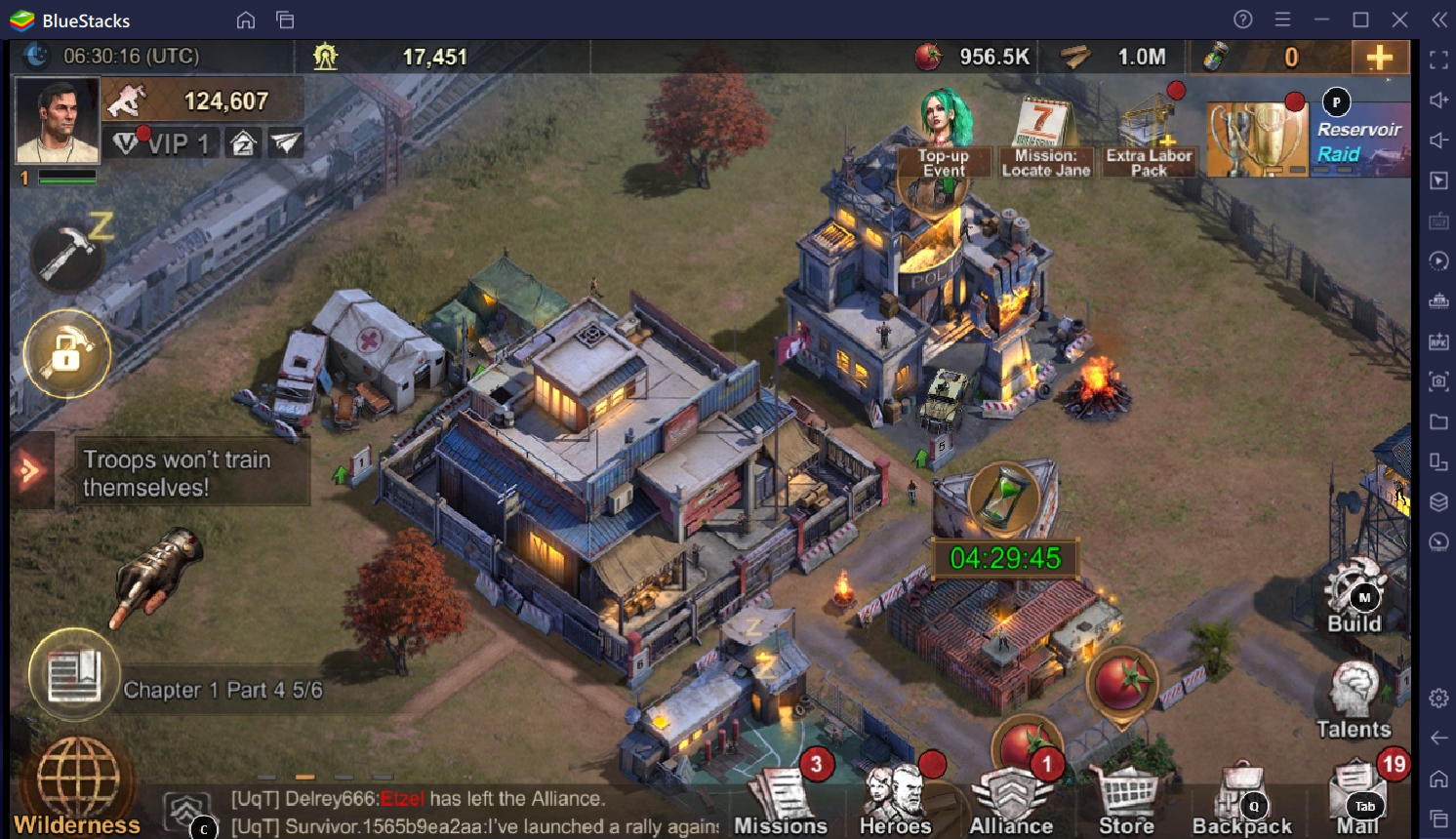Open the Chapter 1 Part 4 quest book
The height and width of the screenshot is (839, 1456).
[x=74, y=675]
